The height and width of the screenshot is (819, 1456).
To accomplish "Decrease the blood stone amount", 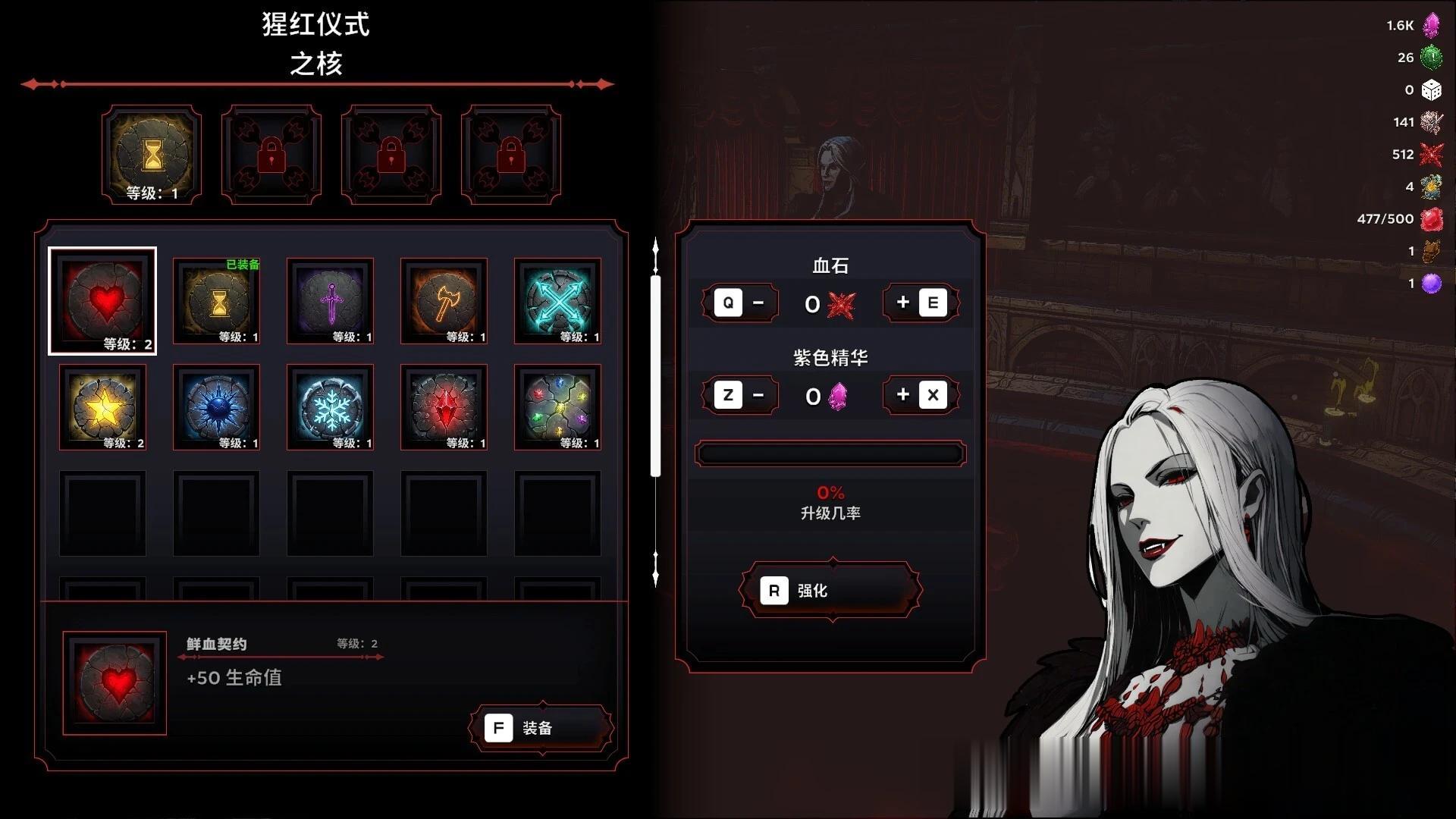I will (740, 303).
